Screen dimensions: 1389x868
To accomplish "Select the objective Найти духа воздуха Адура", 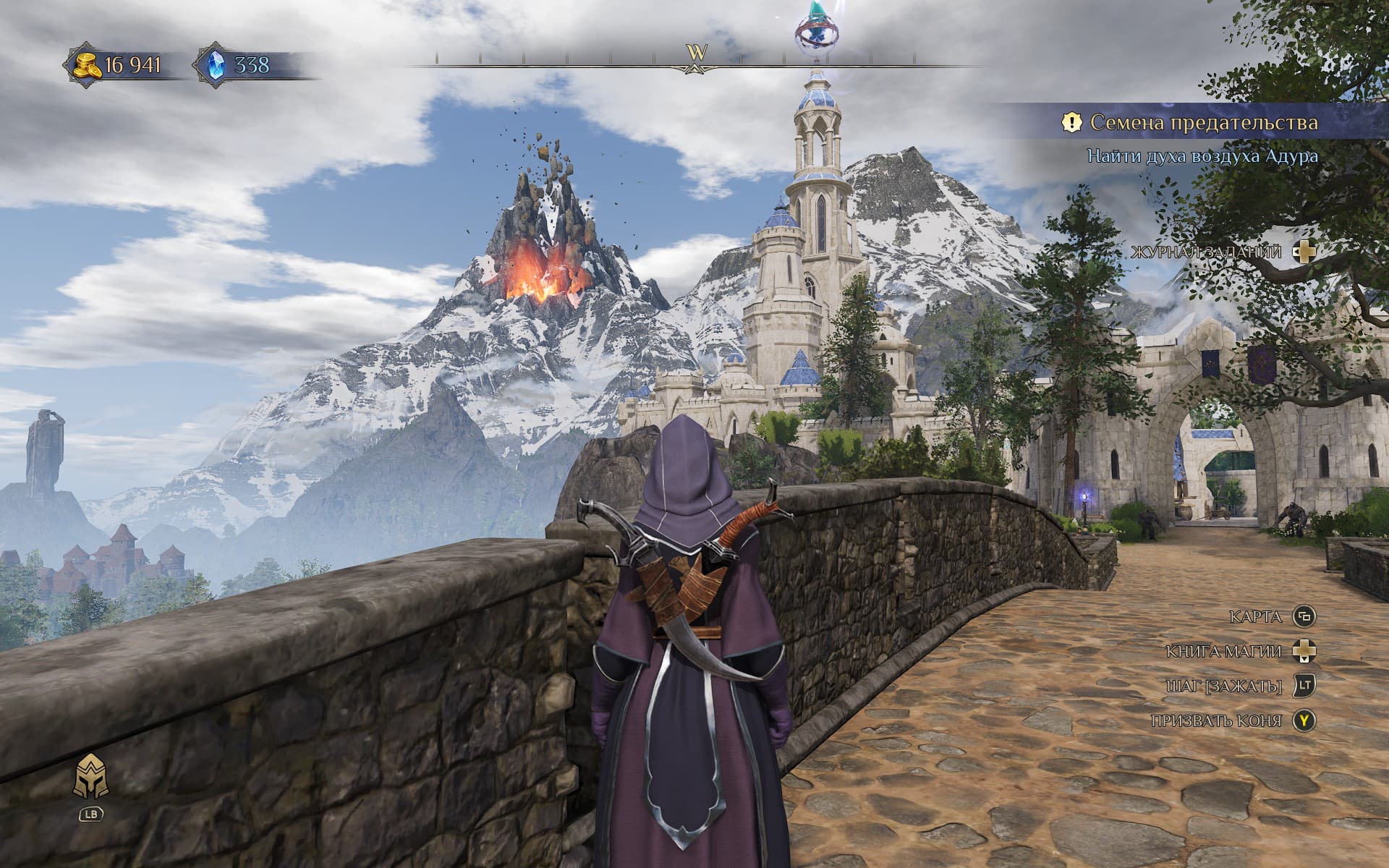I will [1202, 156].
